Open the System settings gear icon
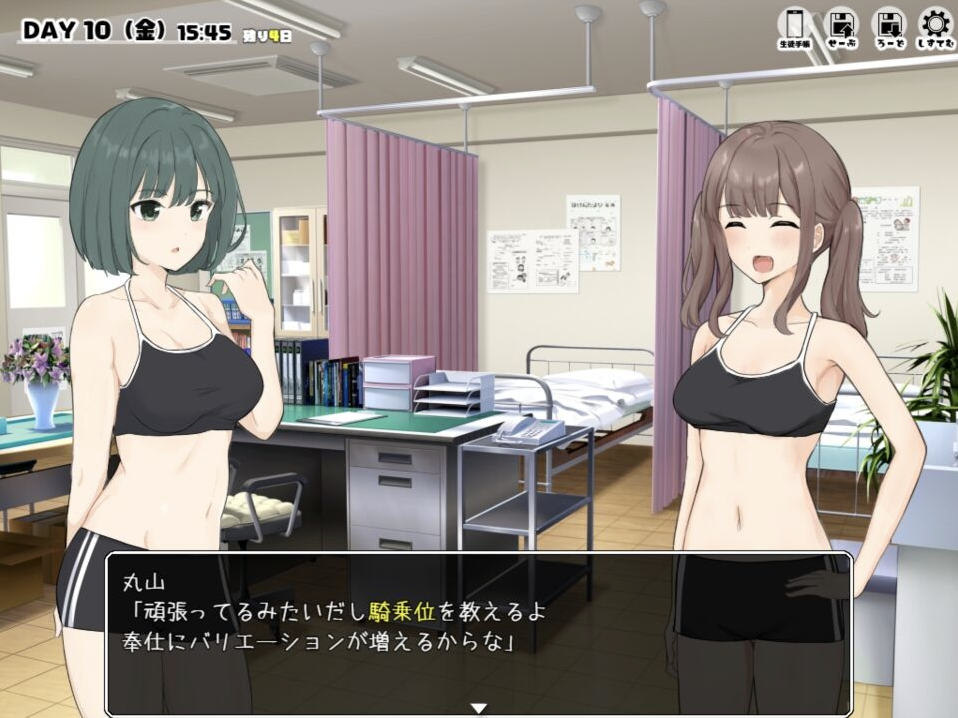 click(935, 27)
